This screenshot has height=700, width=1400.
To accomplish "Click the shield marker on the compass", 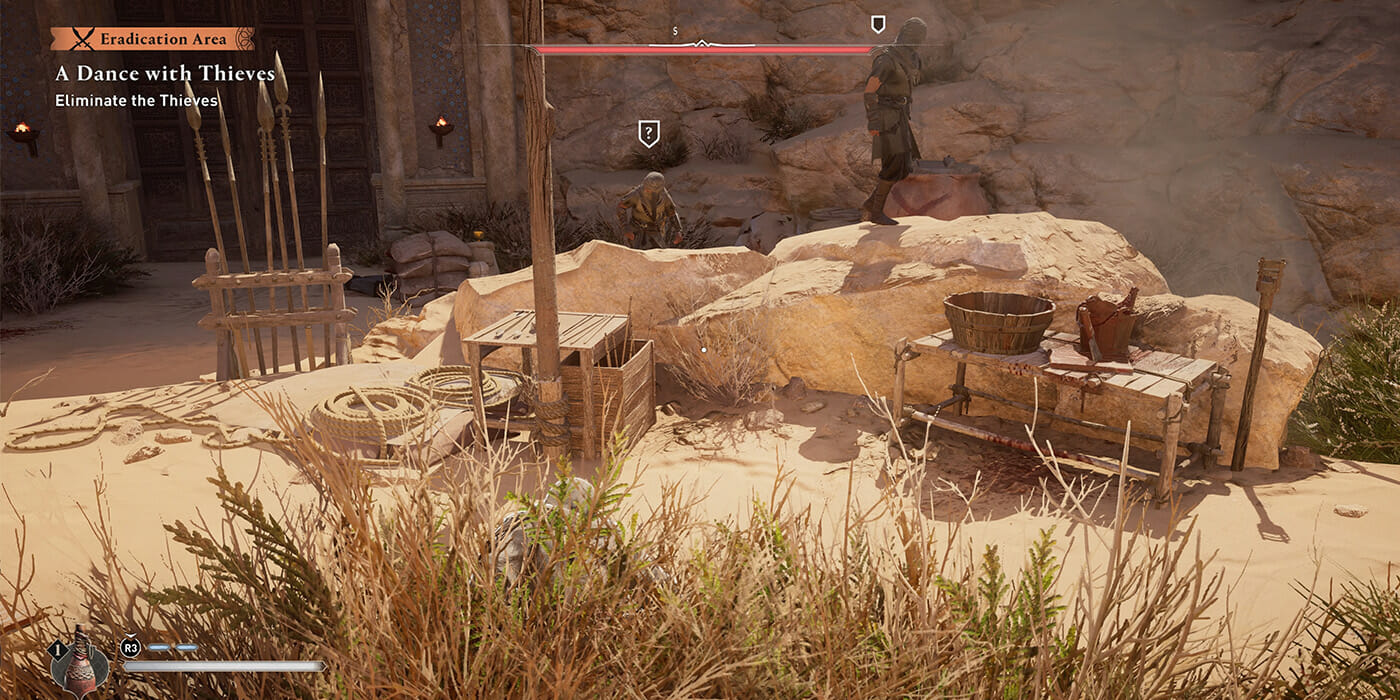I will click(x=878, y=24).
